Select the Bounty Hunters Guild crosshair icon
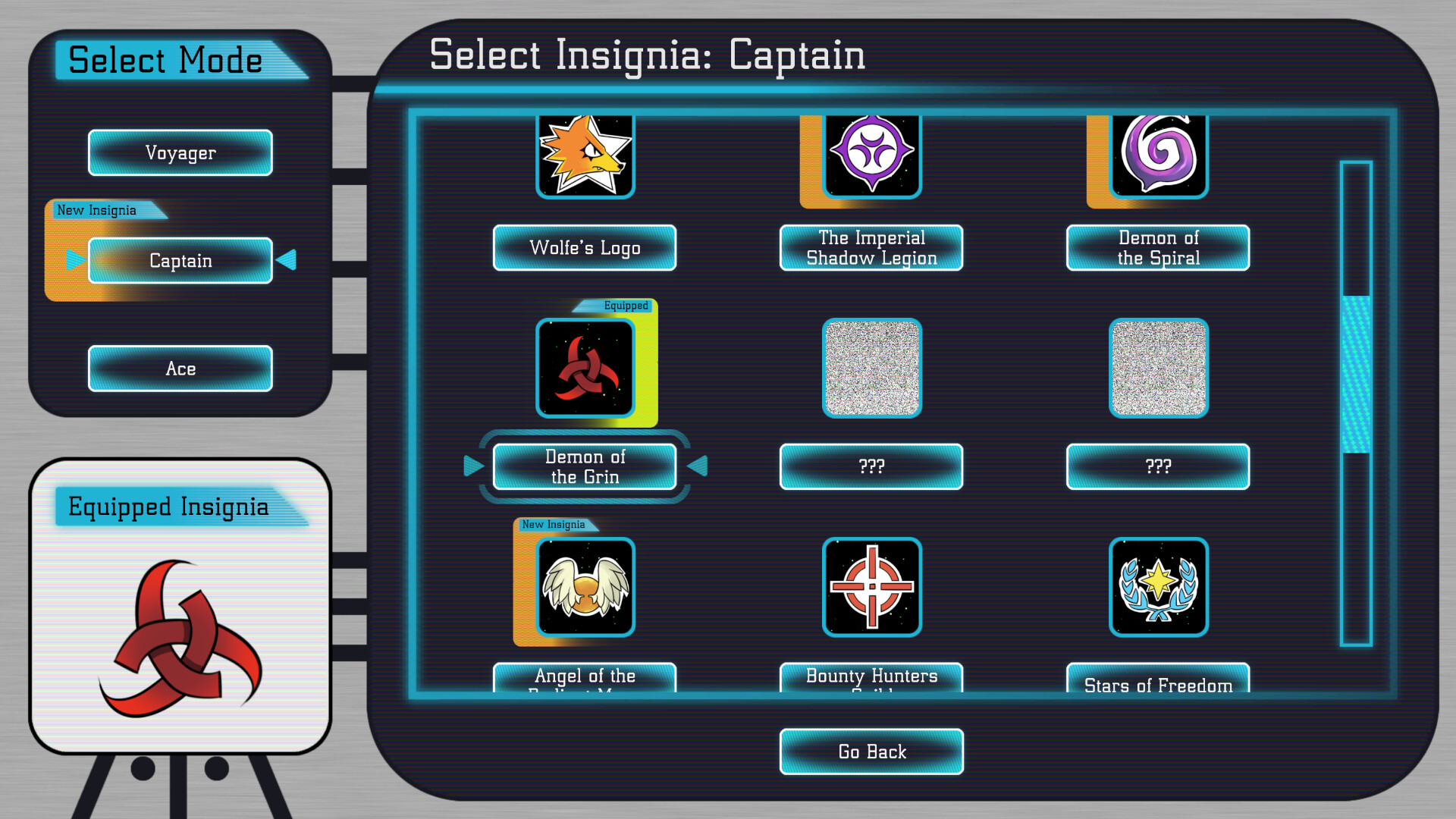1456x819 pixels. (871, 588)
